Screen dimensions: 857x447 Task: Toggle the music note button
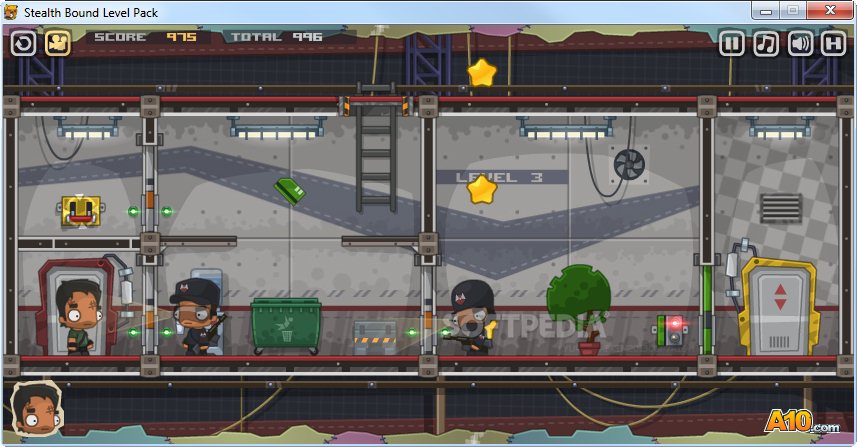(x=765, y=43)
